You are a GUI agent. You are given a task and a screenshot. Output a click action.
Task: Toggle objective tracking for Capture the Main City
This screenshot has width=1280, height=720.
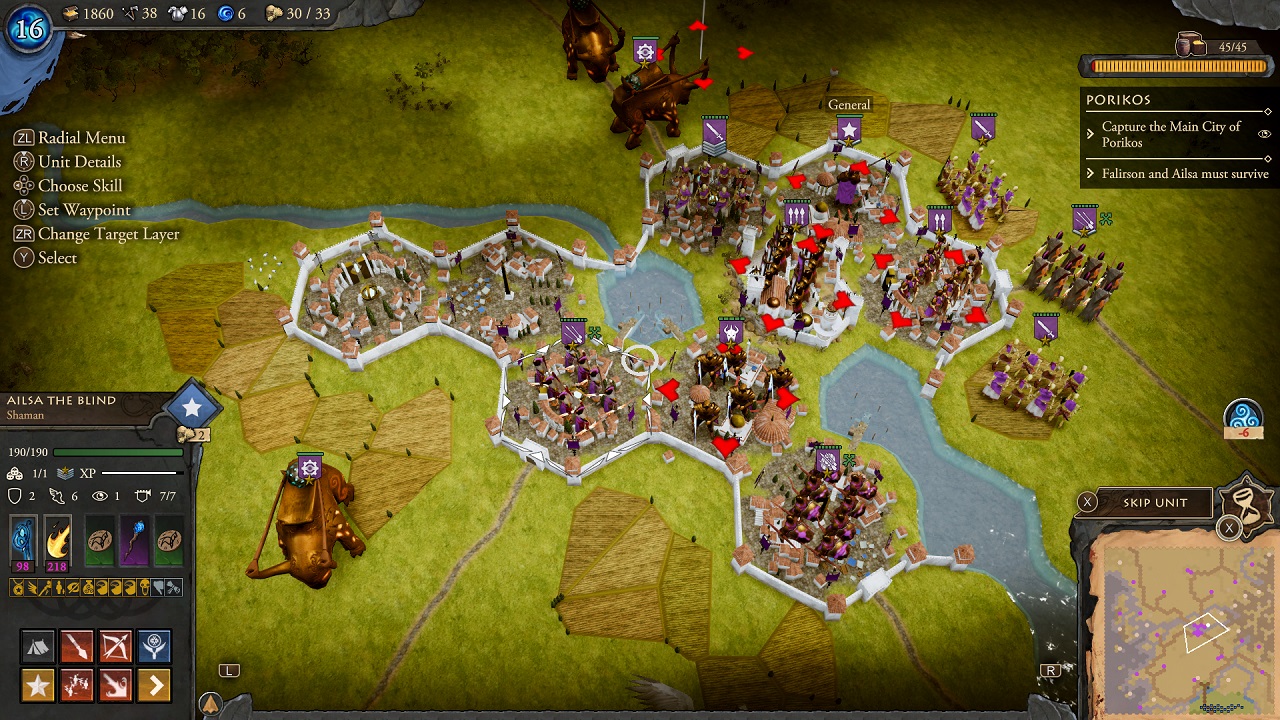tap(1265, 134)
